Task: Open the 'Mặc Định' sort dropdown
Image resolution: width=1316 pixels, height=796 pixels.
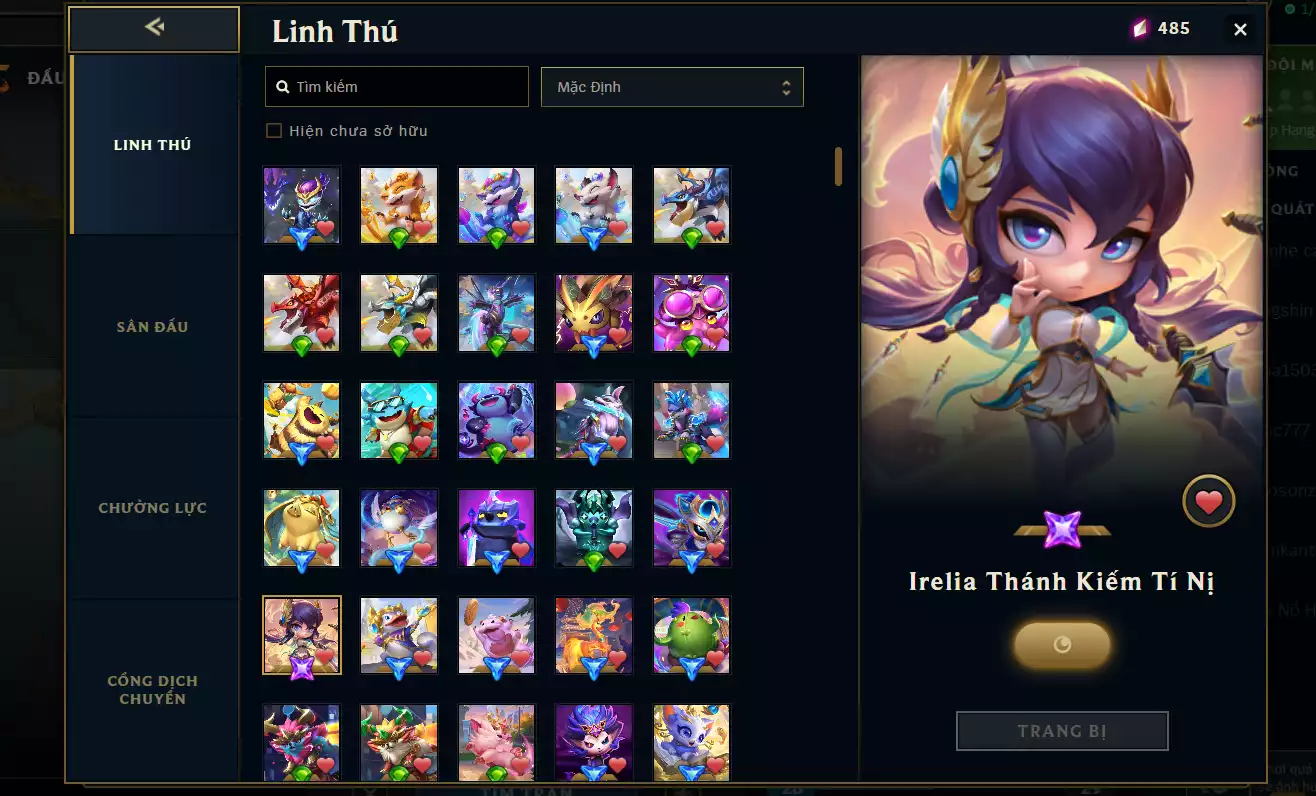Action: [672, 86]
